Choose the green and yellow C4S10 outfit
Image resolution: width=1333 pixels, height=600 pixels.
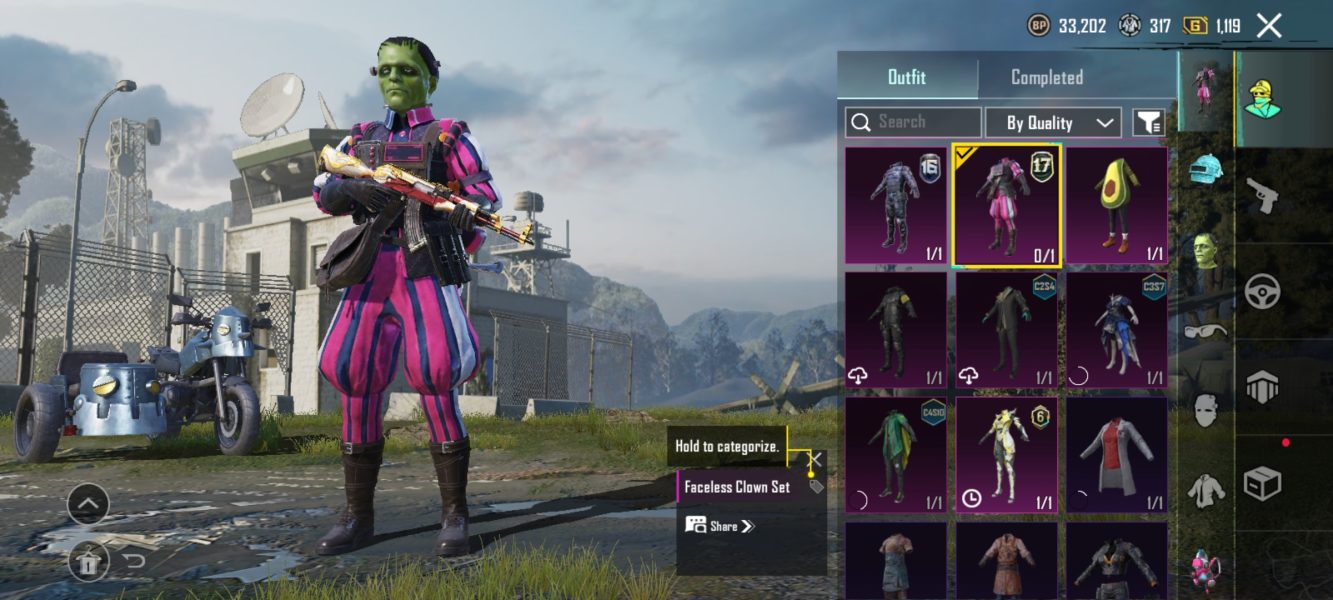tap(896, 455)
